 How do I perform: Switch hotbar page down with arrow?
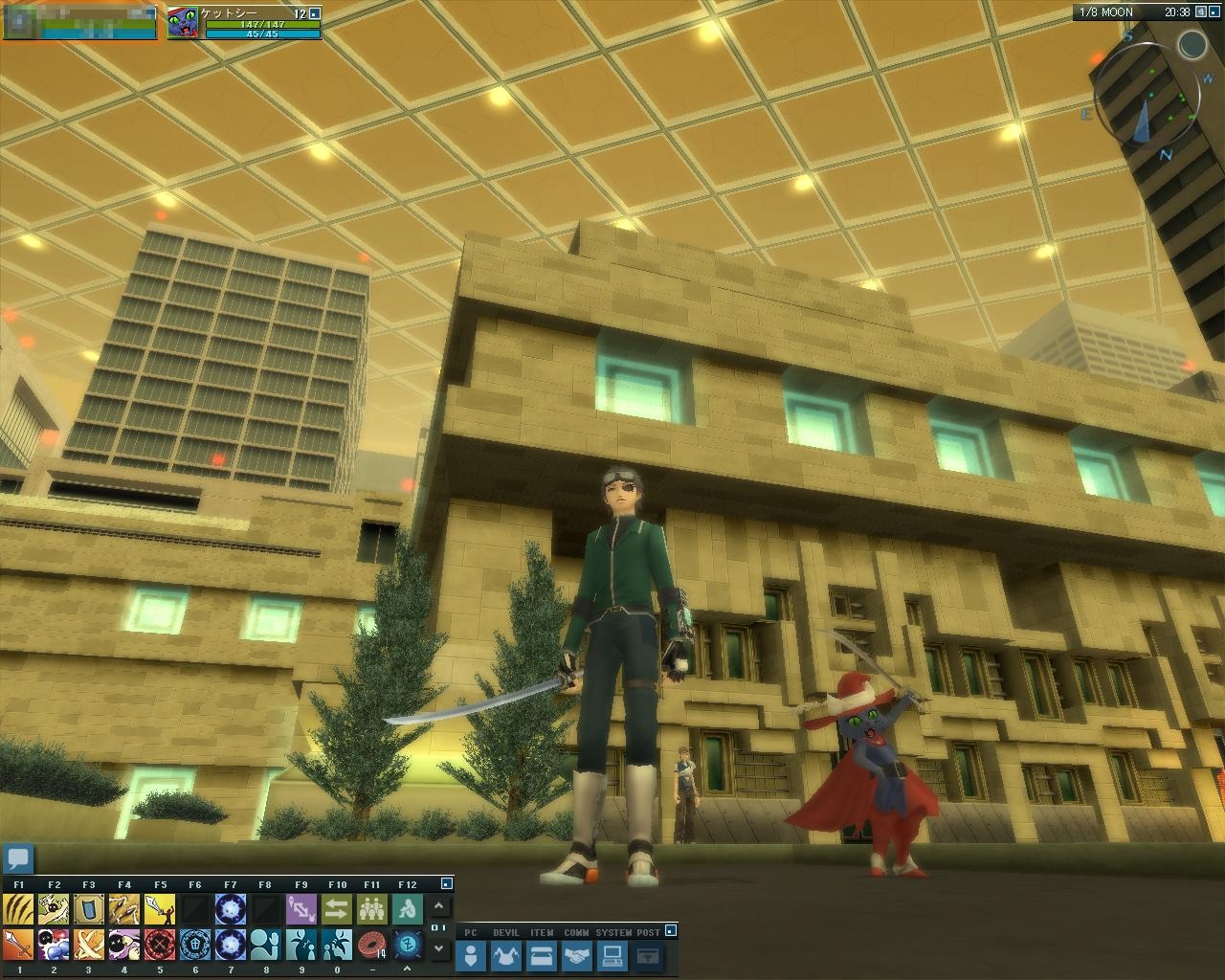(x=439, y=947)
